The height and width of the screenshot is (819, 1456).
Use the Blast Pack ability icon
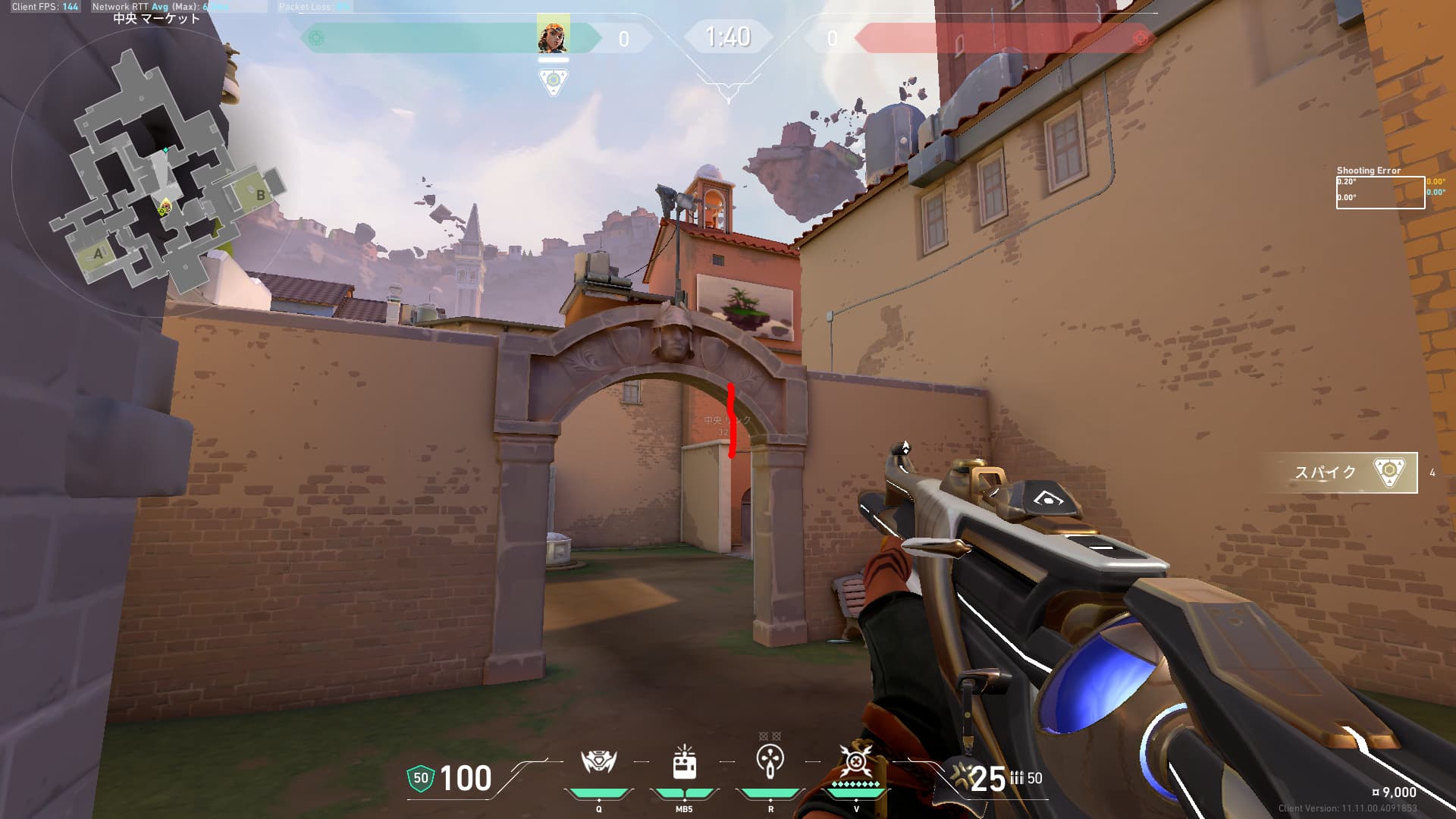tap(684, 762)
